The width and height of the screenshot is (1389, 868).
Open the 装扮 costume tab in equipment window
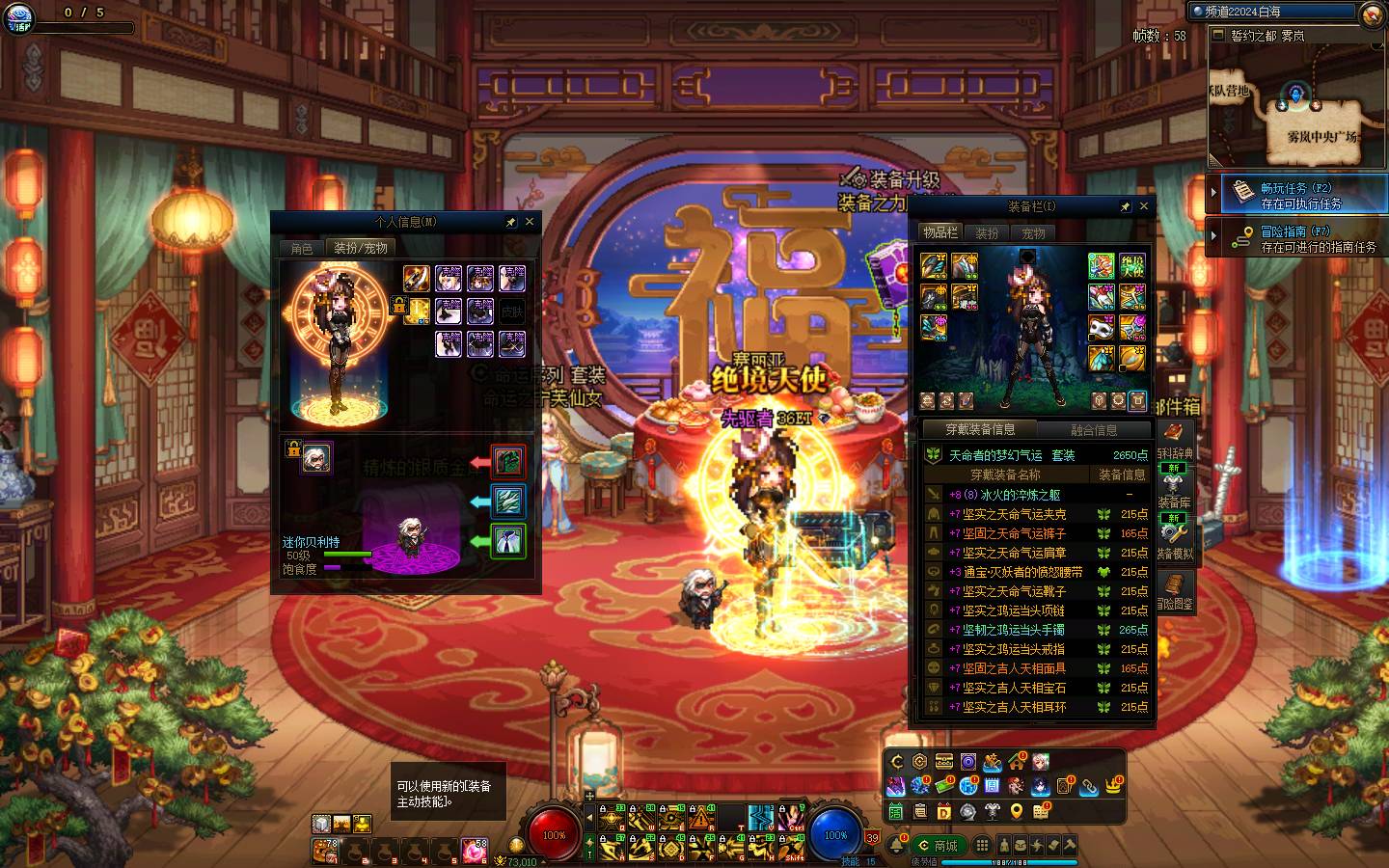pyautogui.click(x=987, y=232)
